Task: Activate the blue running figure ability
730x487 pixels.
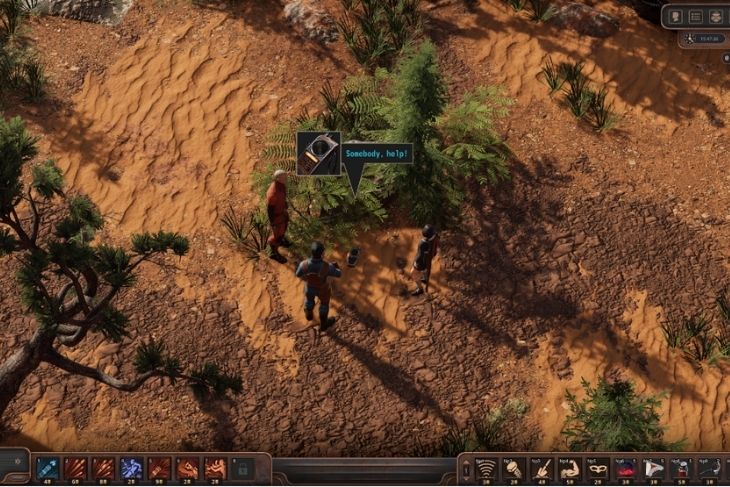Action: (x=131, y=468)
